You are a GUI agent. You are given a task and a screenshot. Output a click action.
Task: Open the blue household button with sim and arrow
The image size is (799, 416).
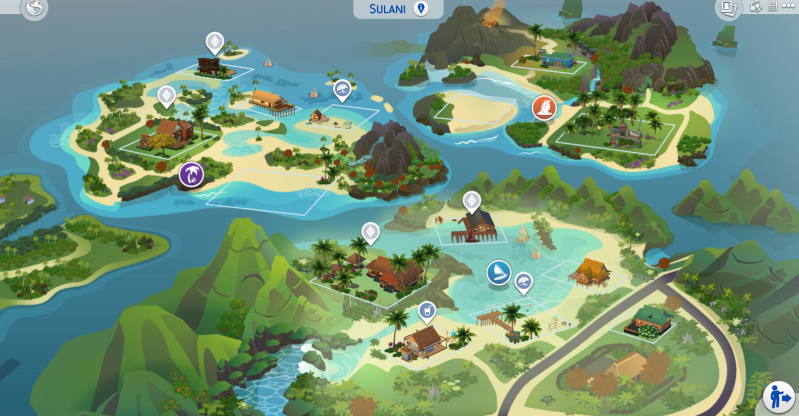coord(777,396)
